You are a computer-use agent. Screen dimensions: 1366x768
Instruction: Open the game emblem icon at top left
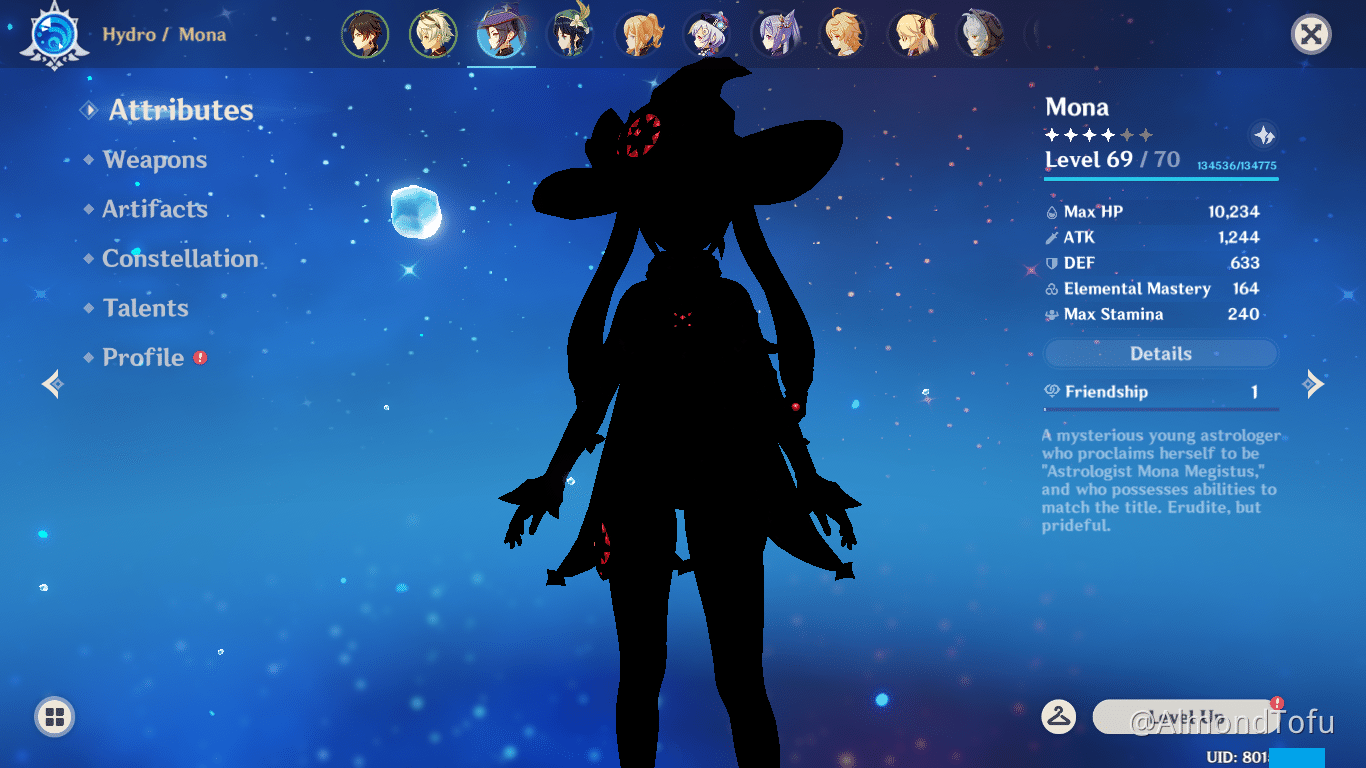tap(55, 33)
